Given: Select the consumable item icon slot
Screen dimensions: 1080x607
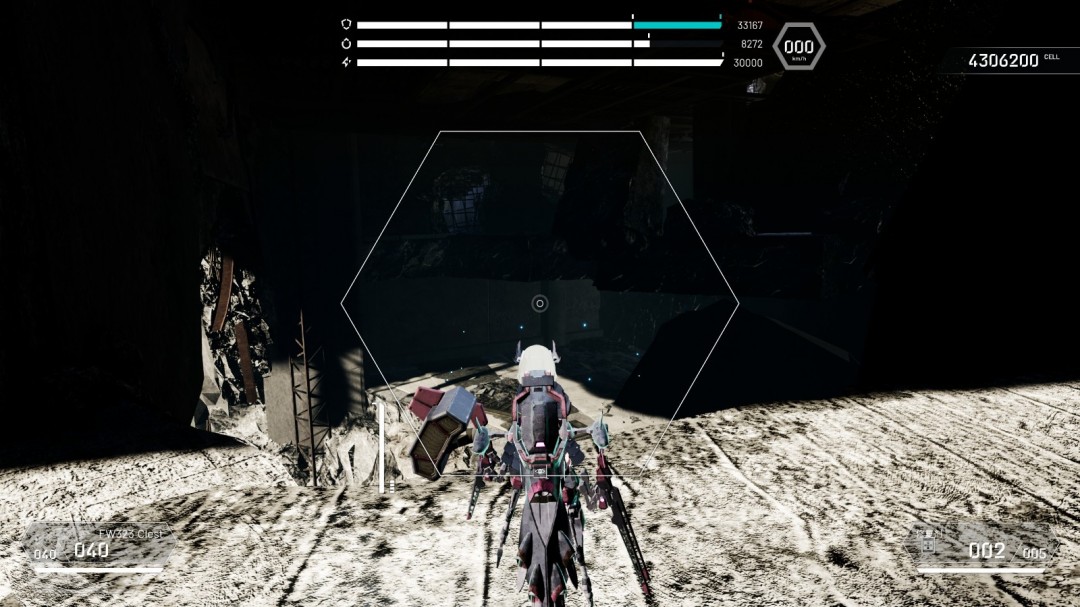Looking at the screenshot, I should coord(928,543).
